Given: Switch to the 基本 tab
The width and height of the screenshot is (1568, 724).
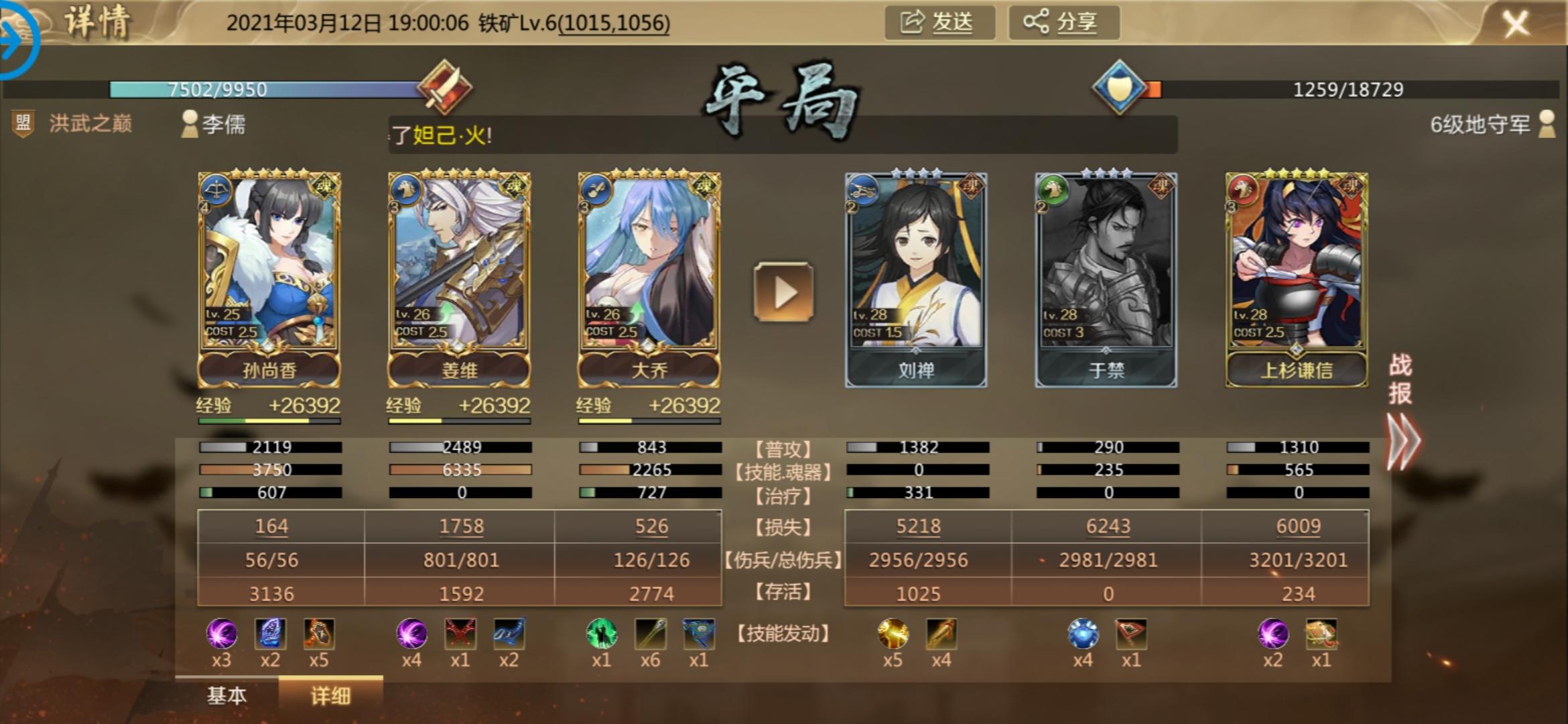Looking at the screenshot, I should pyautogui.click(x=226, y=696).
